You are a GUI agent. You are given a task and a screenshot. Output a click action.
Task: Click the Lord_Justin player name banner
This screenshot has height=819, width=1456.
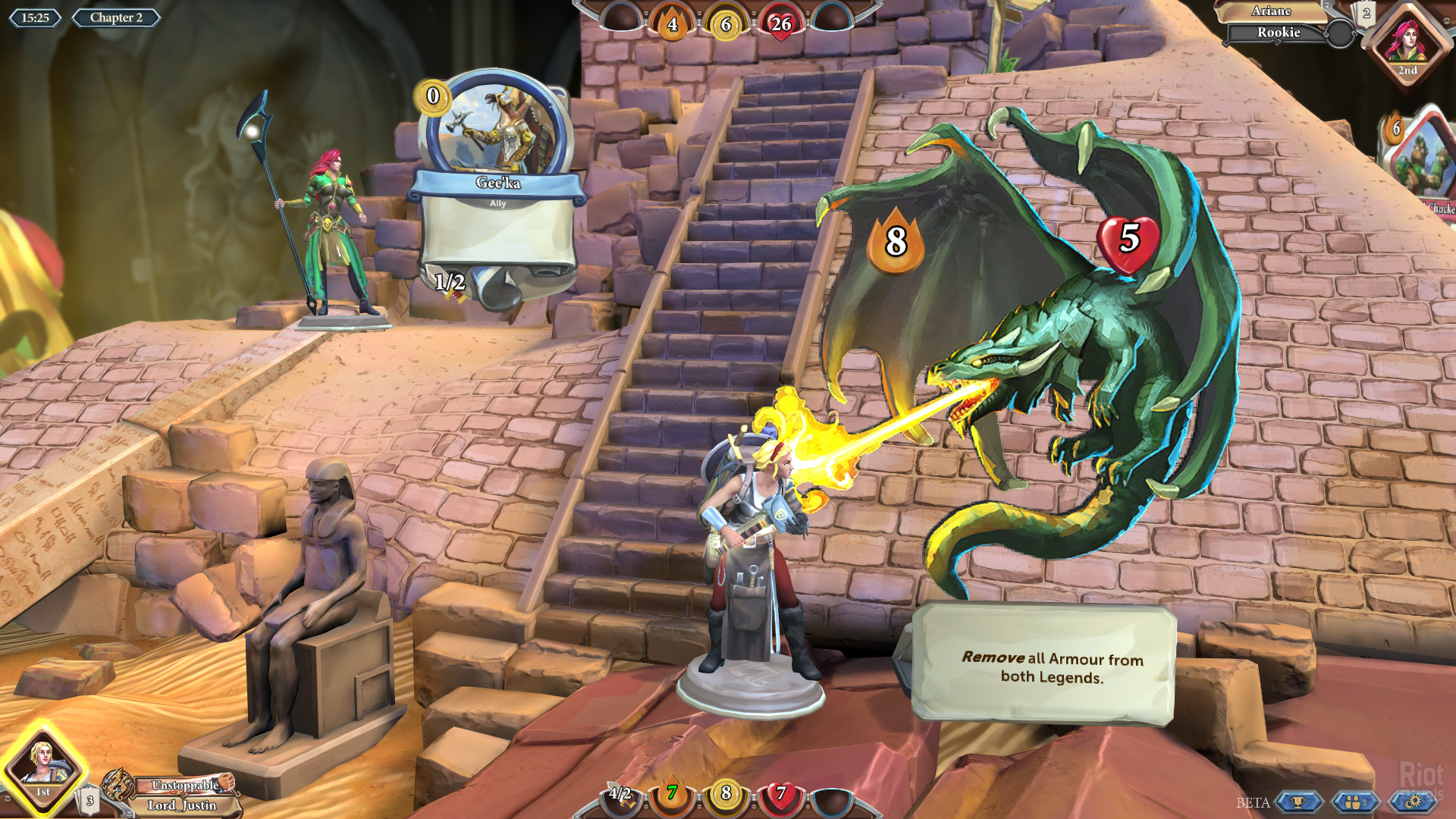coord(182,805)
